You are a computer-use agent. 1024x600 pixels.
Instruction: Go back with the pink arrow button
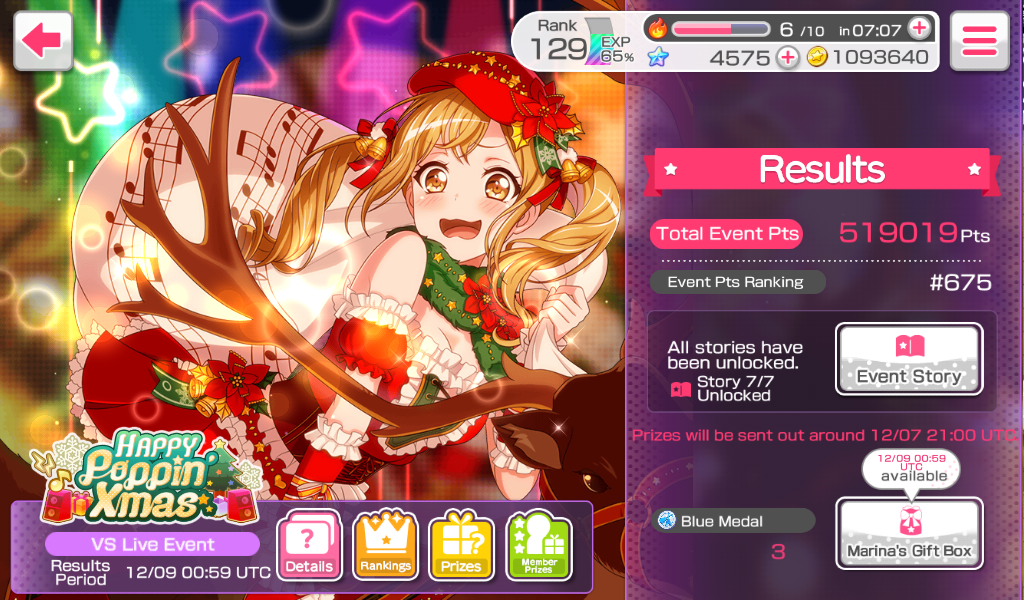(x=43, y=41)
